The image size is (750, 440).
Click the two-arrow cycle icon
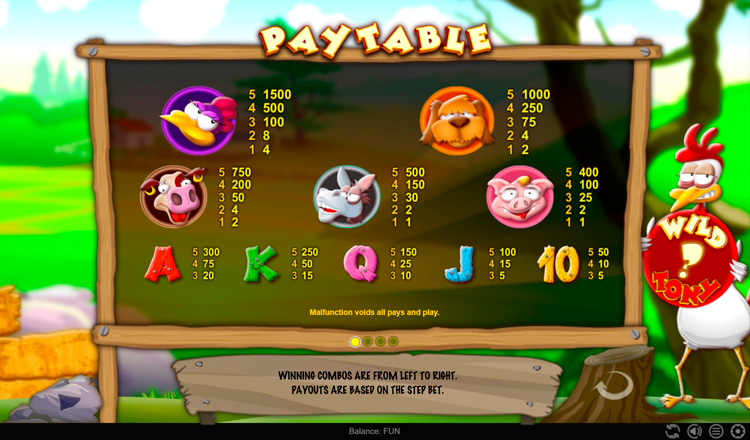(672, 431)
